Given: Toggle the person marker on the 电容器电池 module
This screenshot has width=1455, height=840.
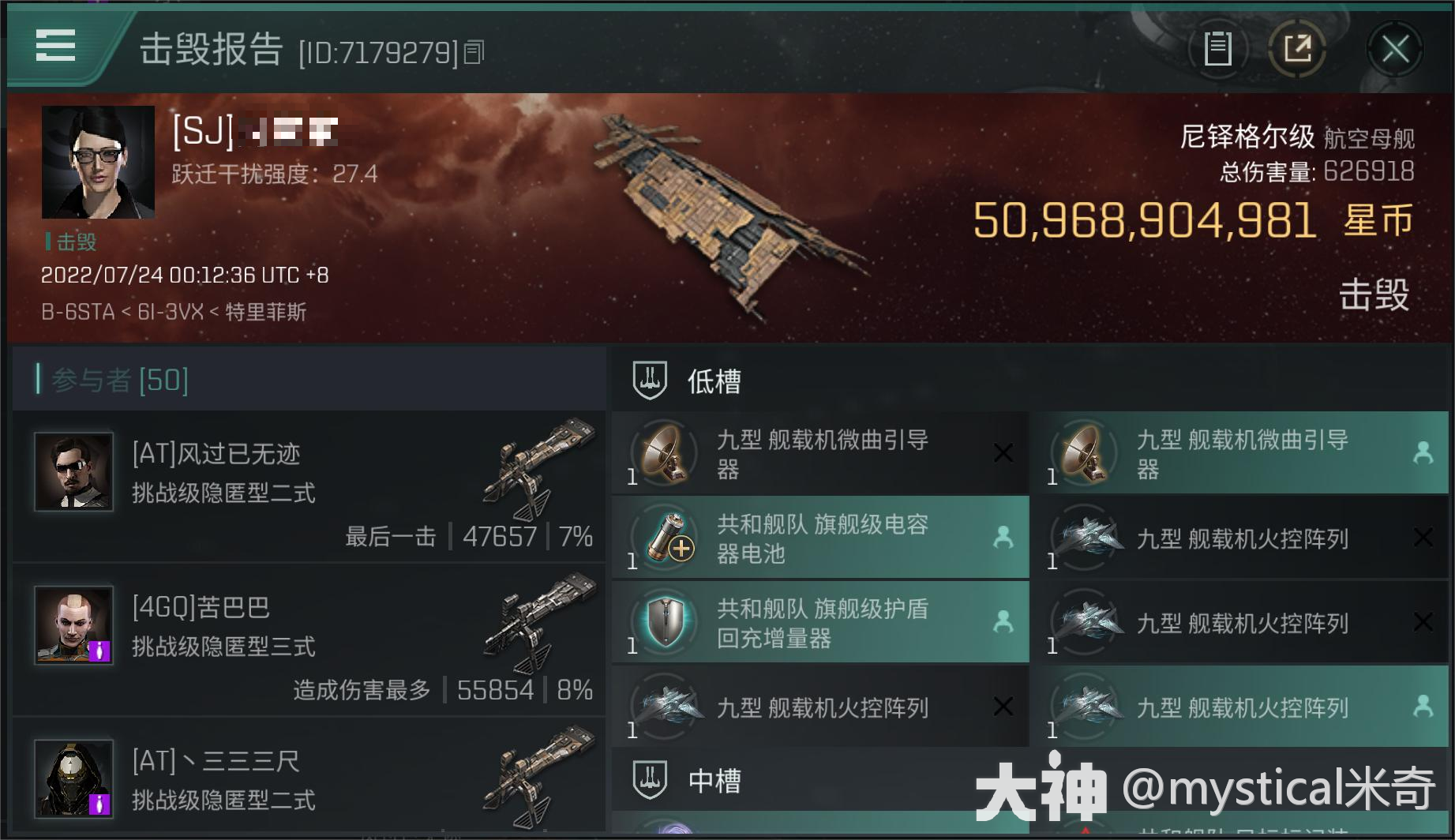Looking at the screenshot, I should (1006, 538).
